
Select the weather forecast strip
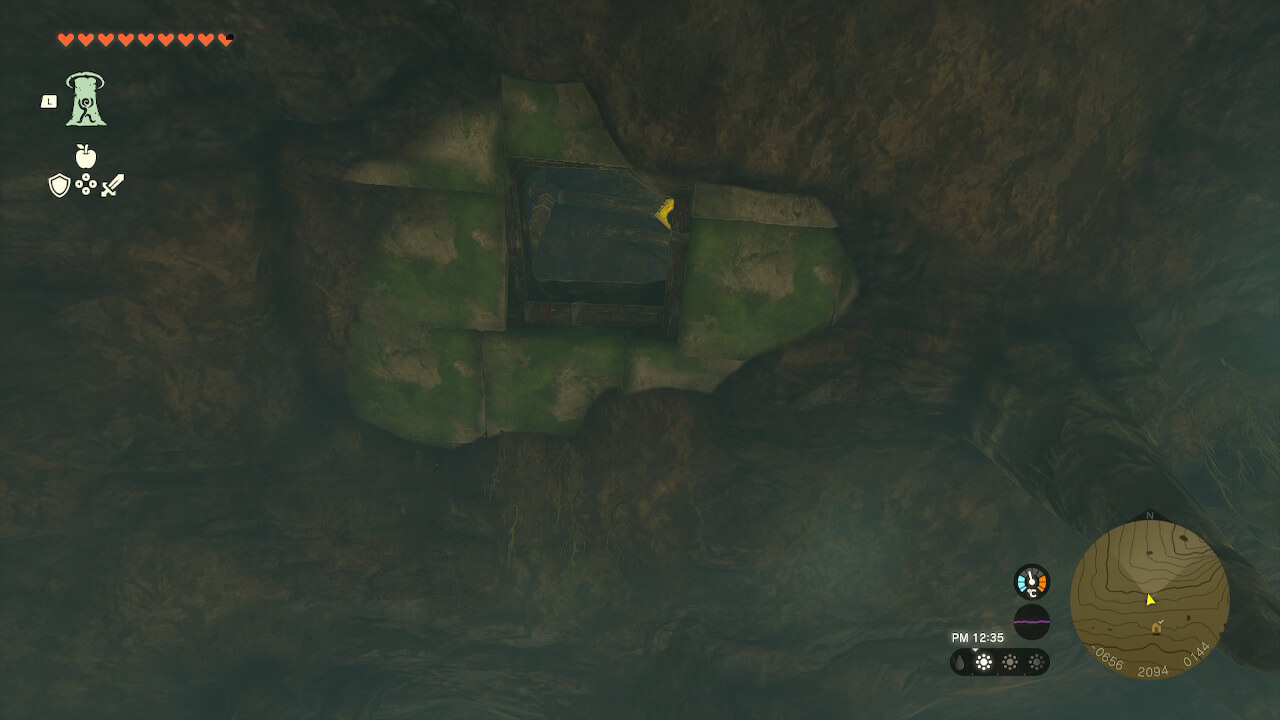tap(999, 661)
